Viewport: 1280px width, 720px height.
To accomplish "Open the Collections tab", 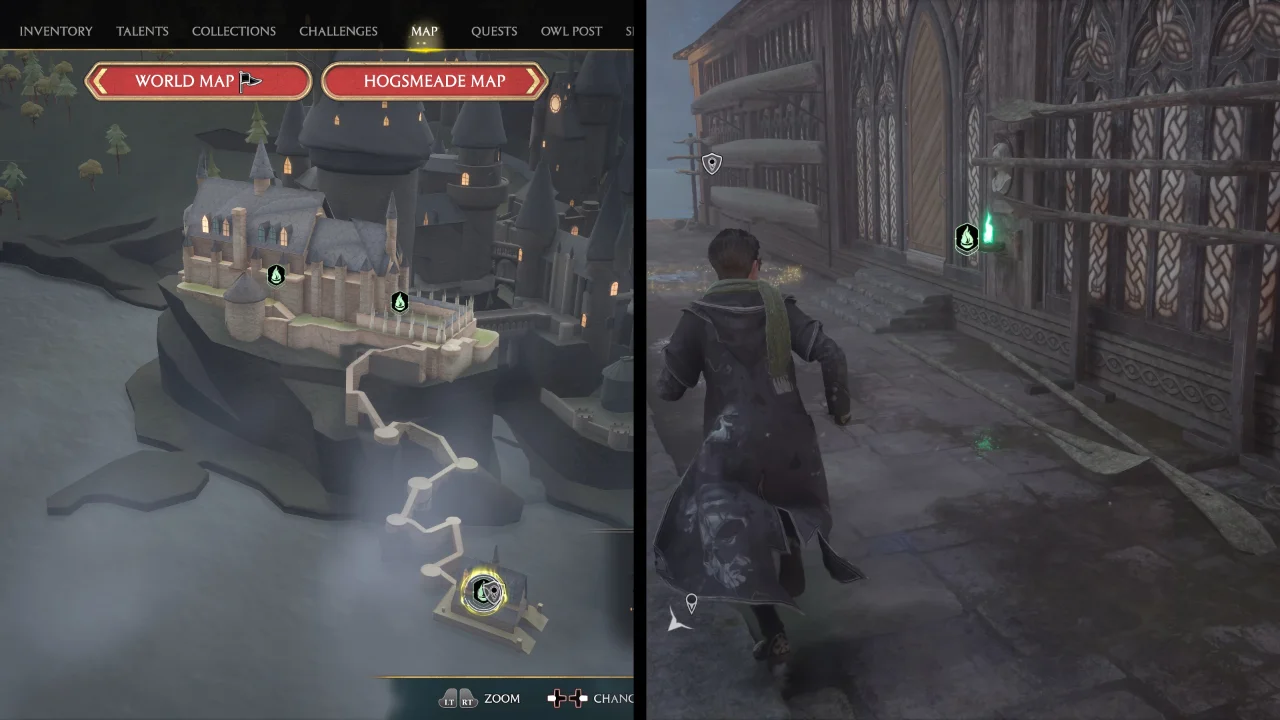I will (x=233, y=31).
